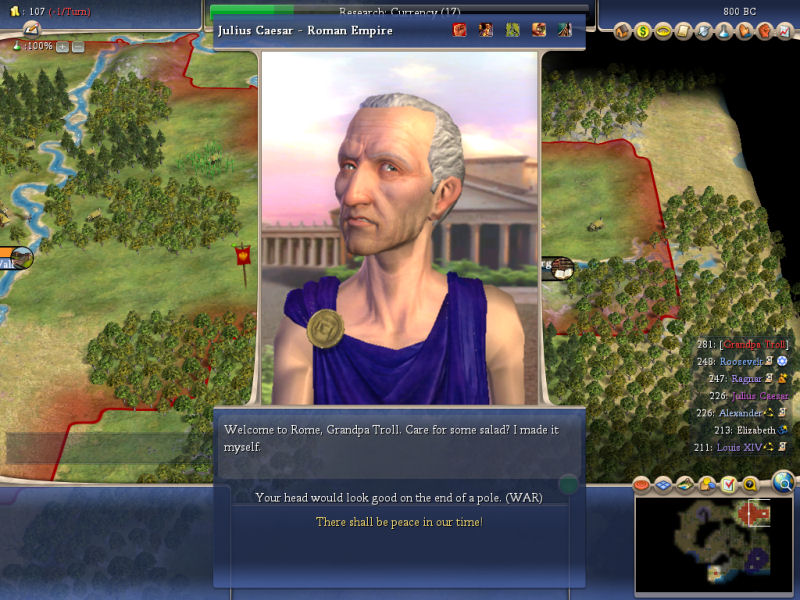Decrease the research rate with minus button

(x=76, y=46)
